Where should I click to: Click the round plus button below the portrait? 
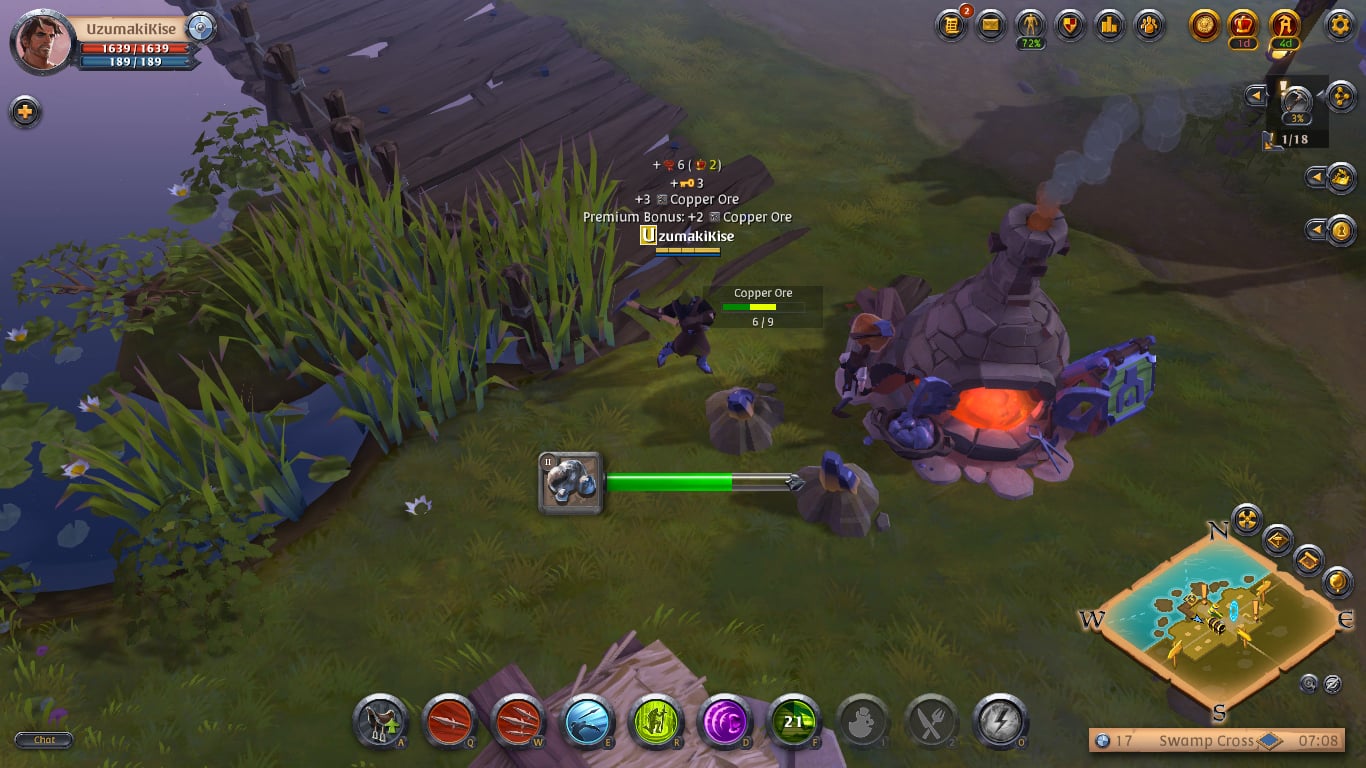point(25,111)
